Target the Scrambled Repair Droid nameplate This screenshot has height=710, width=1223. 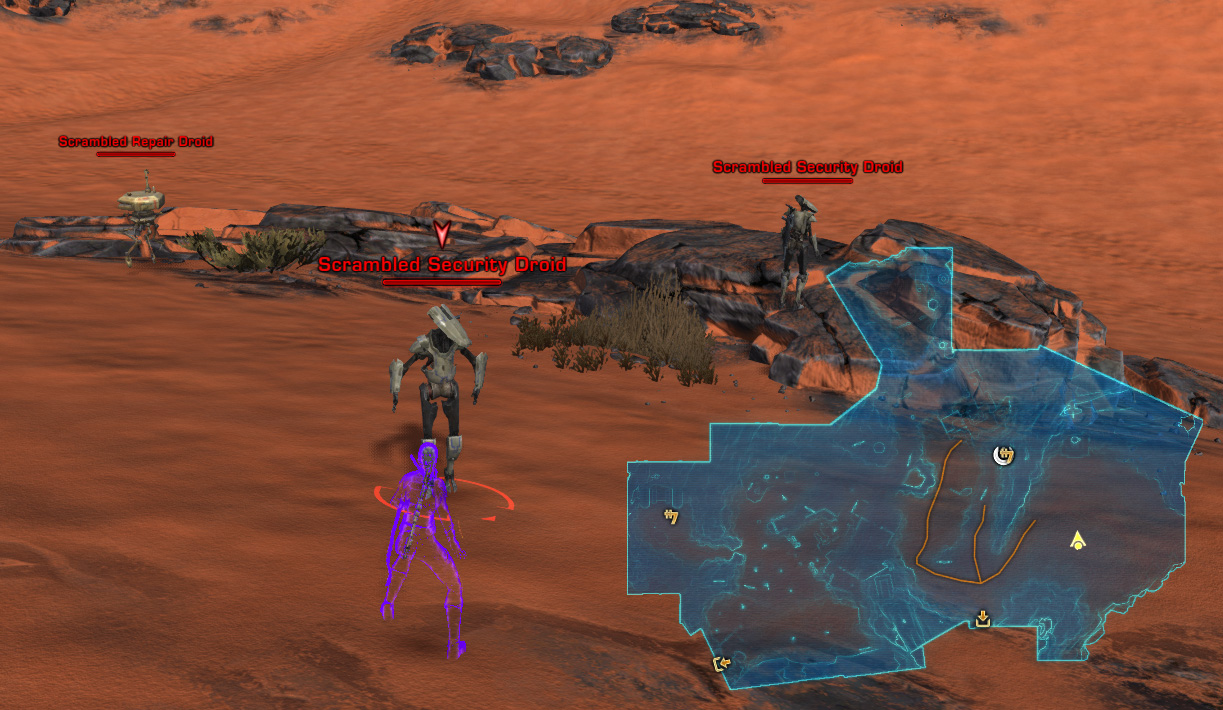tap(136, 142)
